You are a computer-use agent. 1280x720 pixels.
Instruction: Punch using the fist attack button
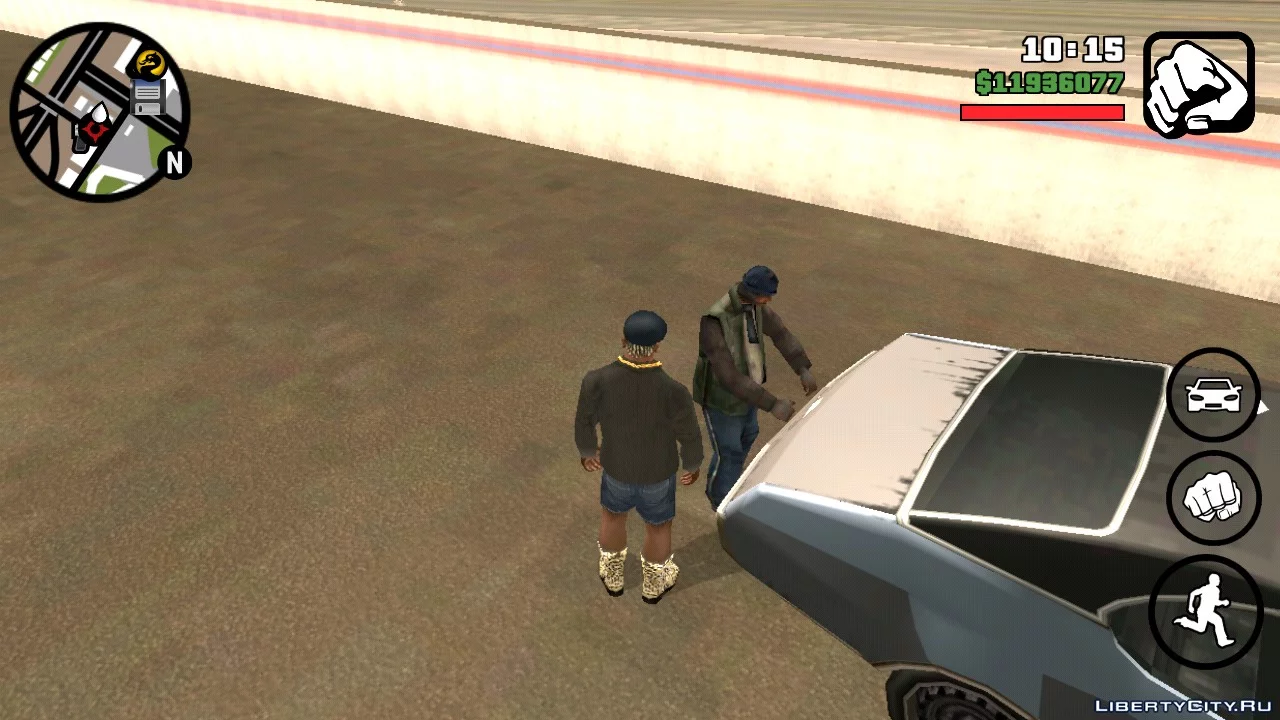click(x=1214, y=498)
